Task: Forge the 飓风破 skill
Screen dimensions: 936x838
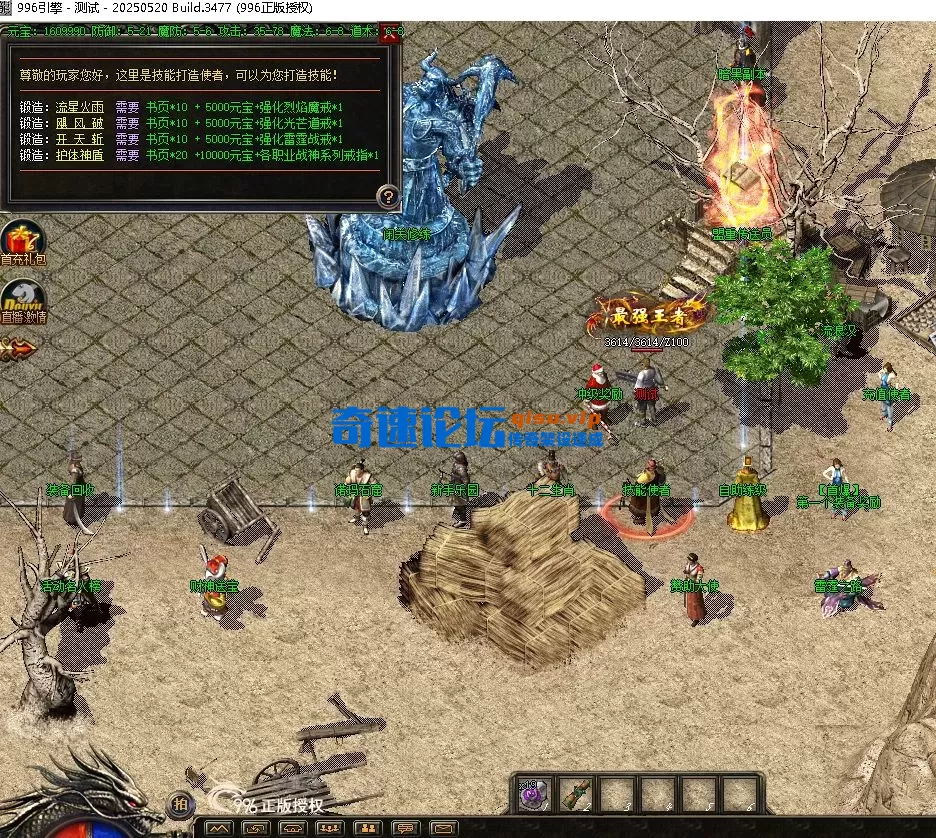Action: click(80, 123)
